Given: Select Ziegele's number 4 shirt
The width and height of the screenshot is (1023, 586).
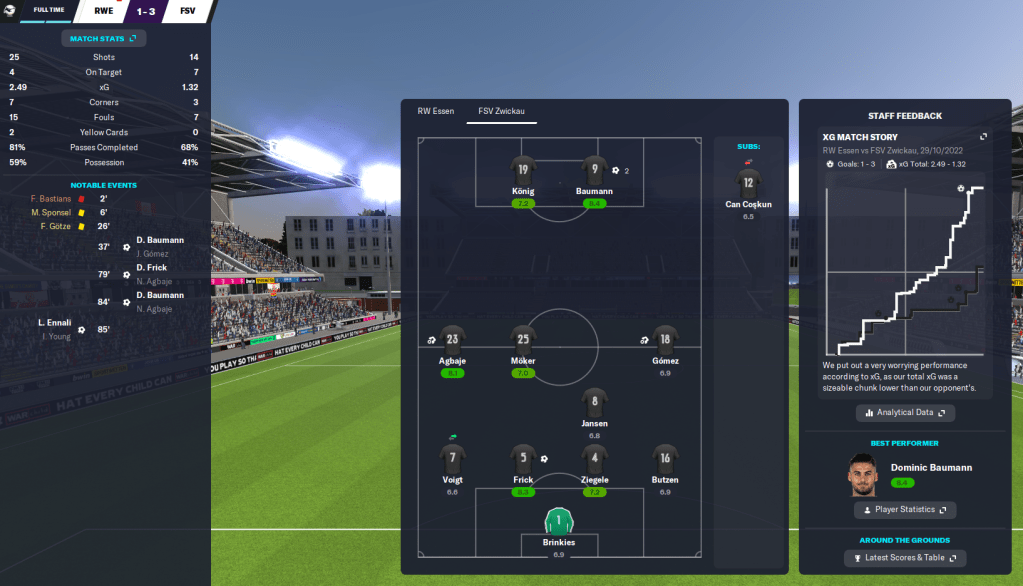Looking at the screenshot, I should pyautogui.click(x=594, y=459).
